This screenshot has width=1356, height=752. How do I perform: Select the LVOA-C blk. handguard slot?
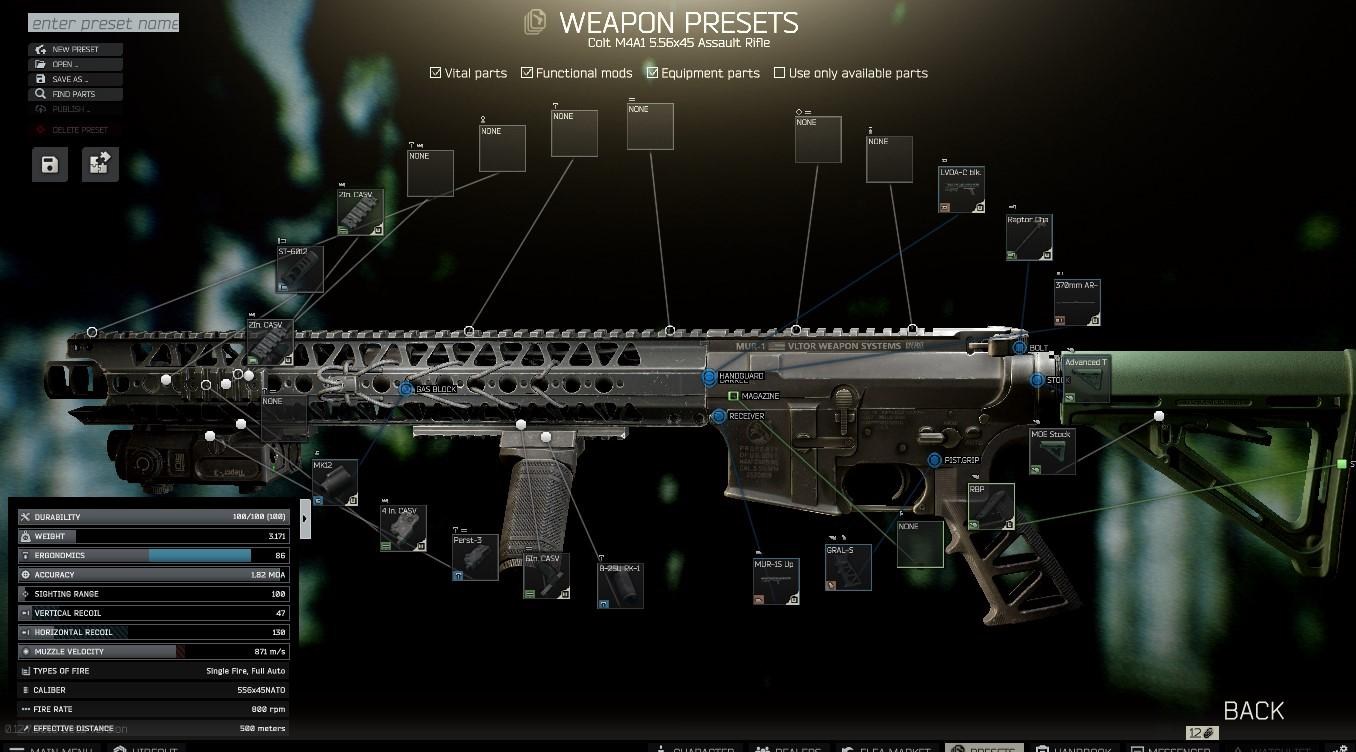click(961, 190)
